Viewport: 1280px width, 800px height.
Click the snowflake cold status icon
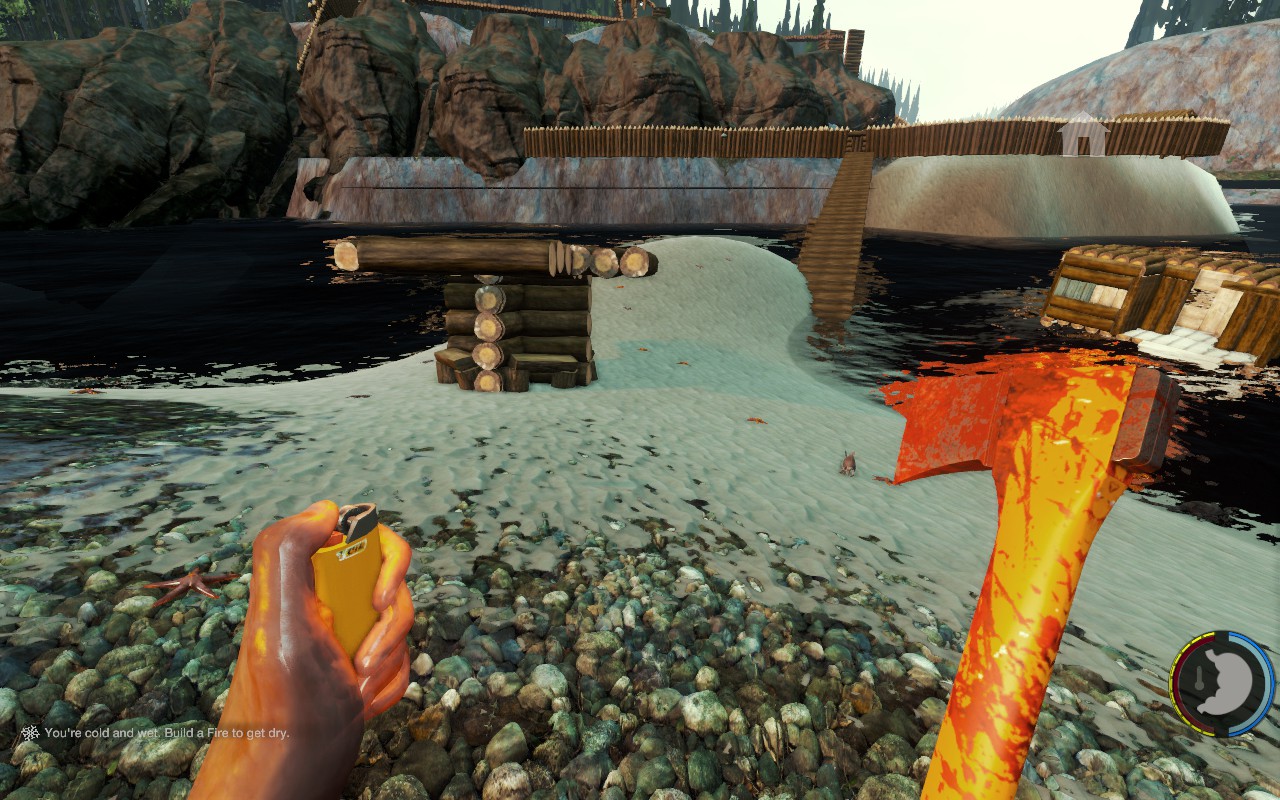[30, 733]
